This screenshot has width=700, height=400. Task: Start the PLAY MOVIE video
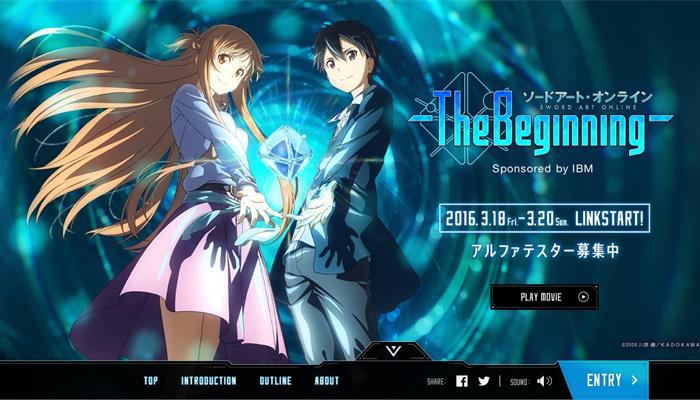click(x=544, y=296)
